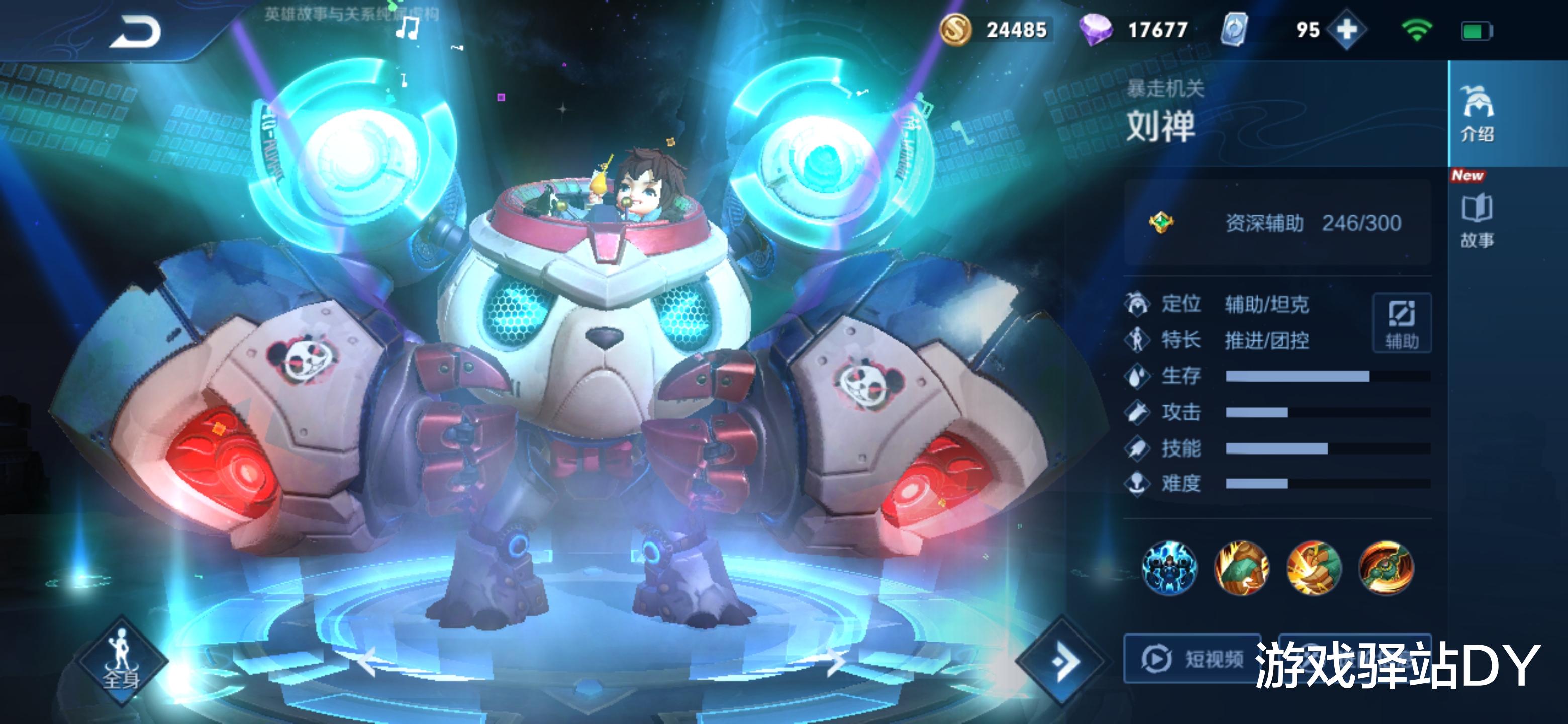Select the blue robot passive skill icon
The height and width of the screenshot is (724, 1568).
click(x=1168, y=568)
